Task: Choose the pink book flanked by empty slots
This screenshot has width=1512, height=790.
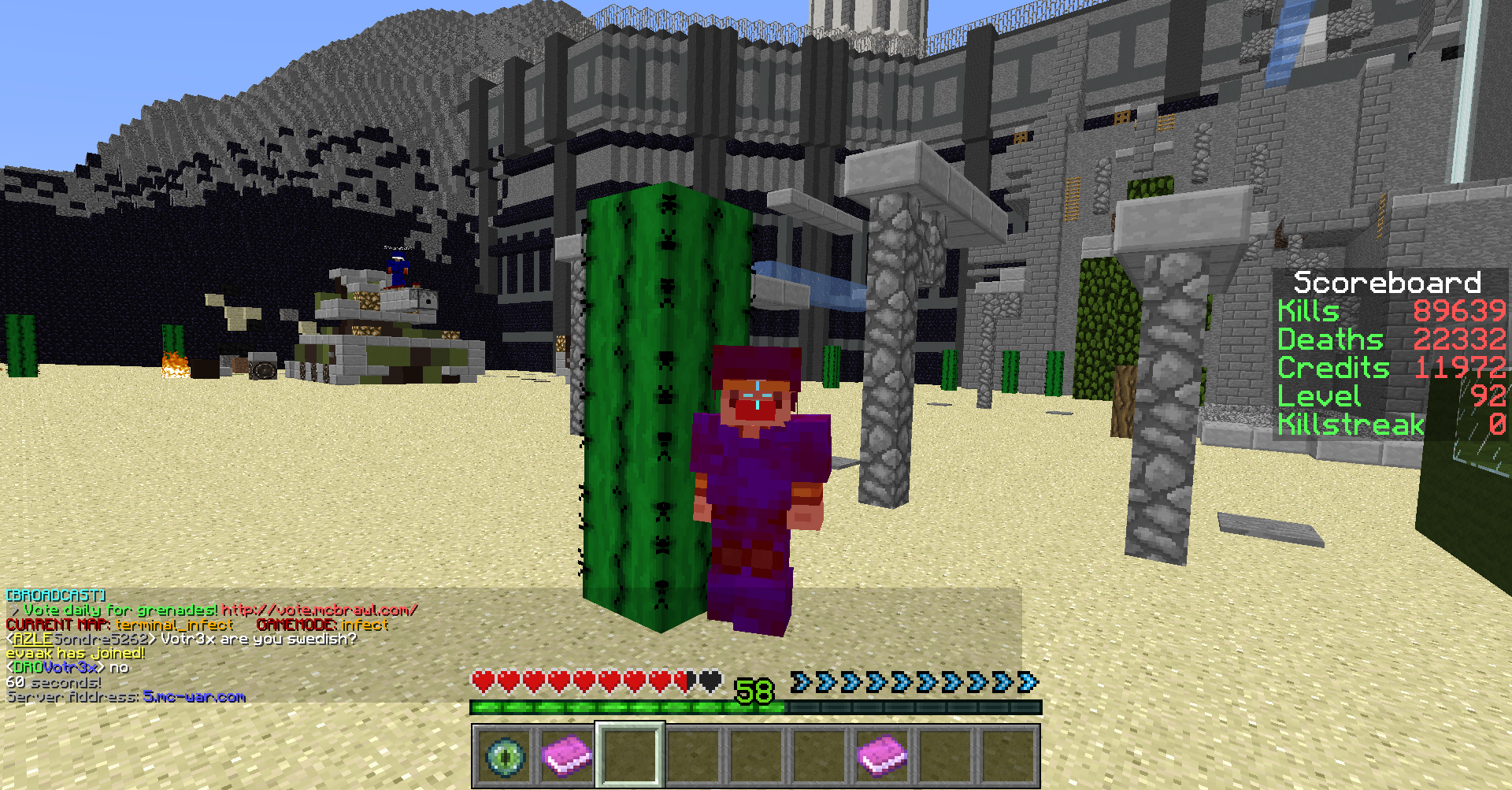Action: click(882, 756)
